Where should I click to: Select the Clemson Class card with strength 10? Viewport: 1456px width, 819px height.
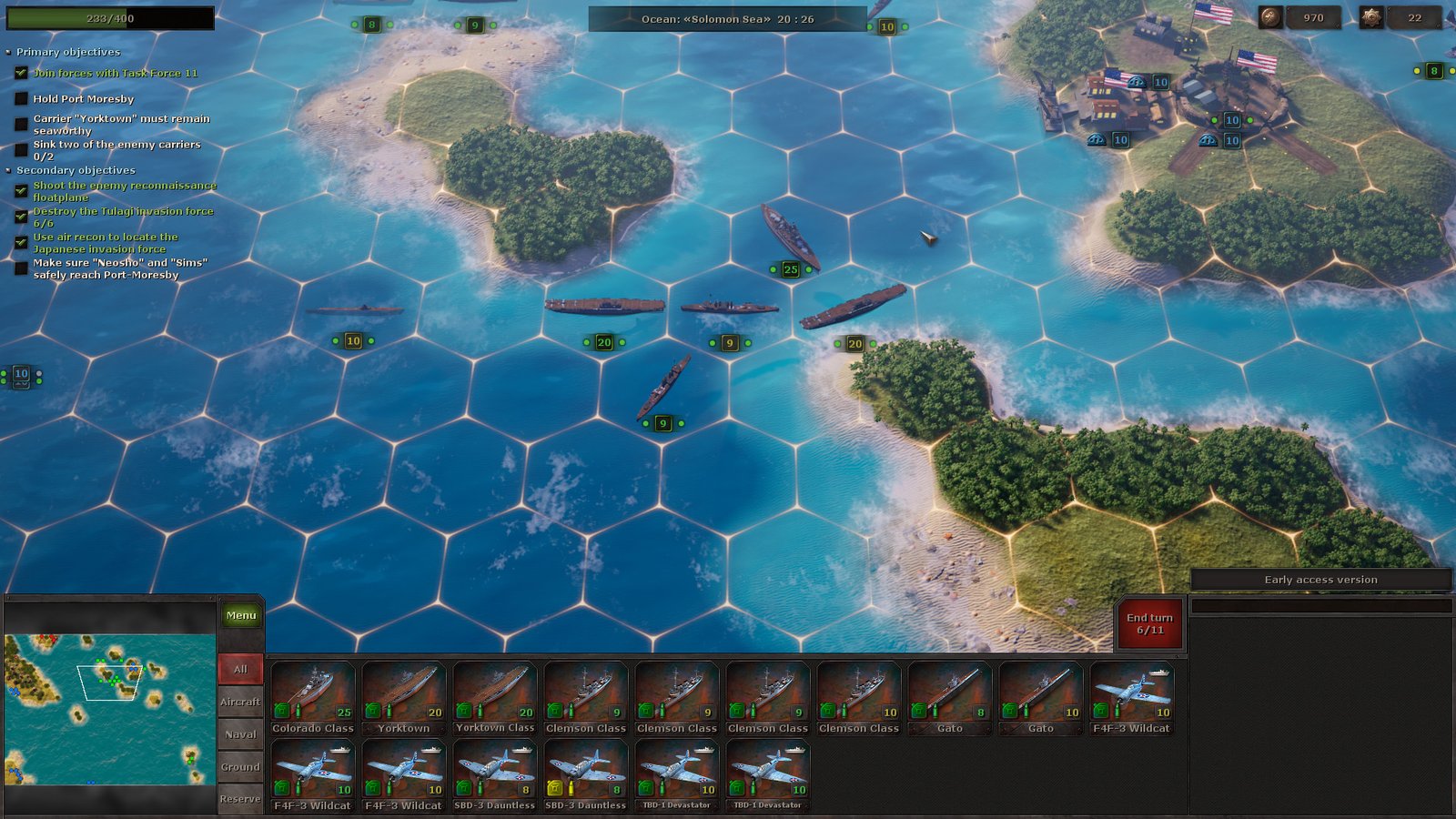858,697
